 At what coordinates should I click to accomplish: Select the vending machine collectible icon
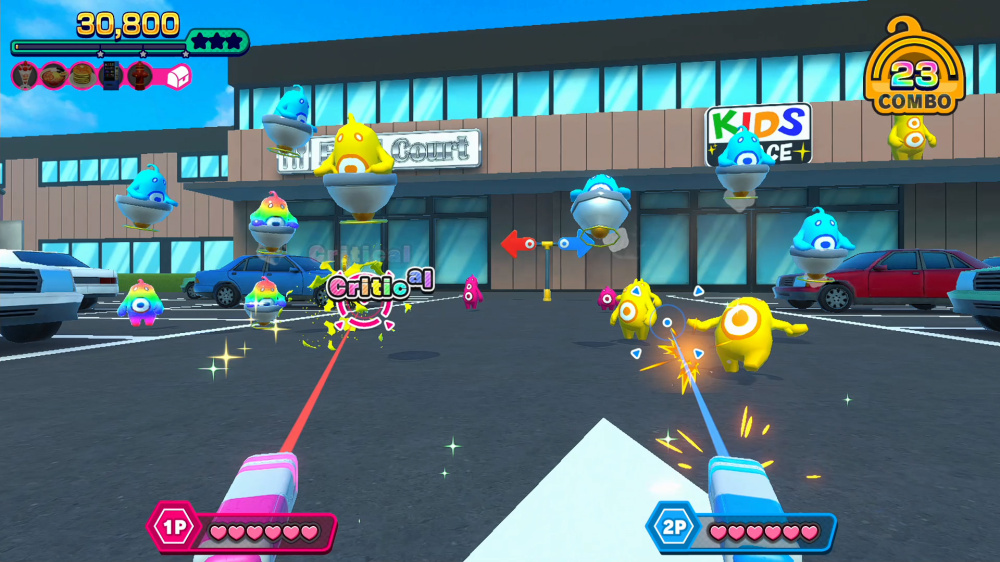coord(111,75)
